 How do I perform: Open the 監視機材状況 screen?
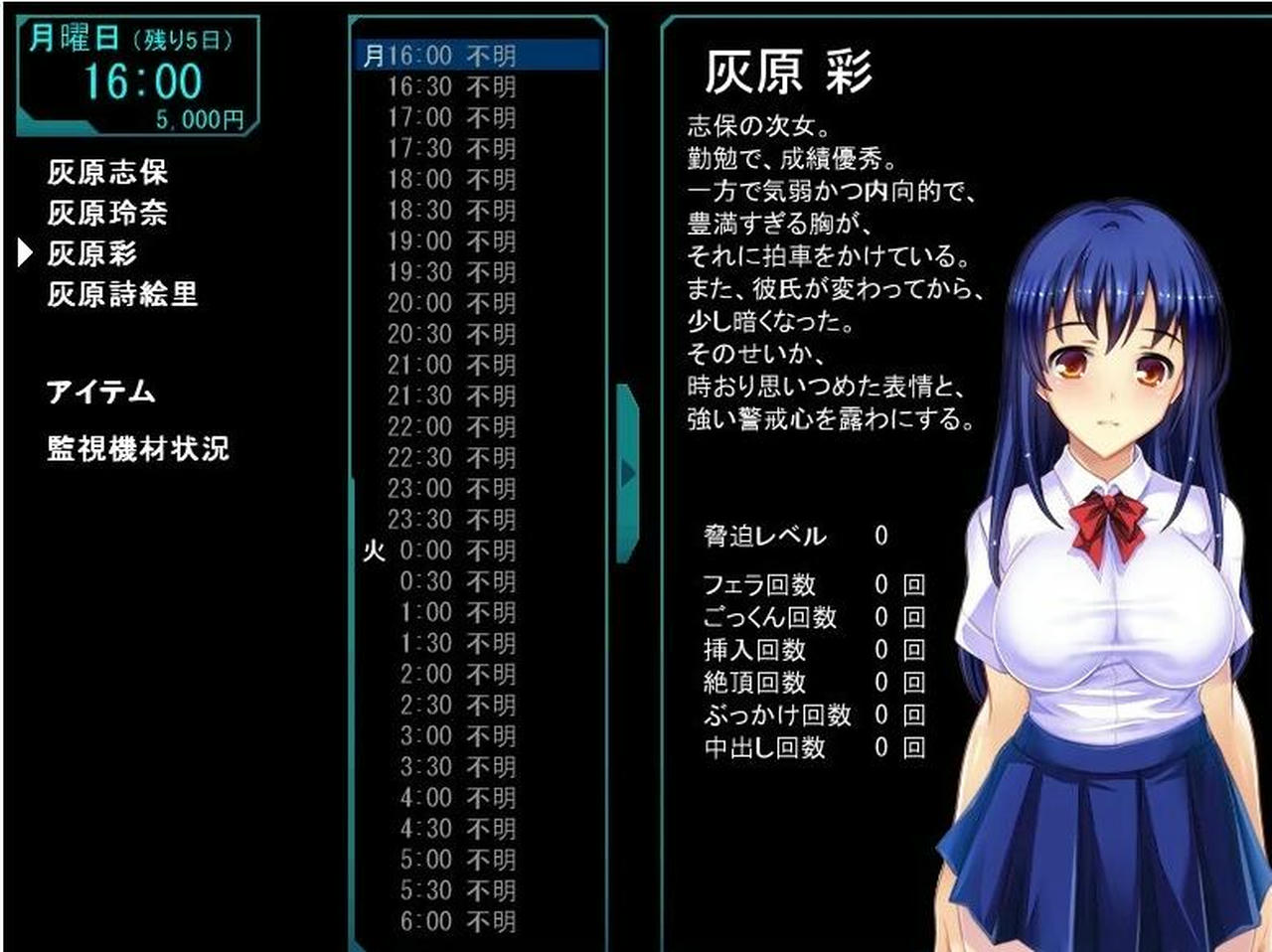(137, 448)
